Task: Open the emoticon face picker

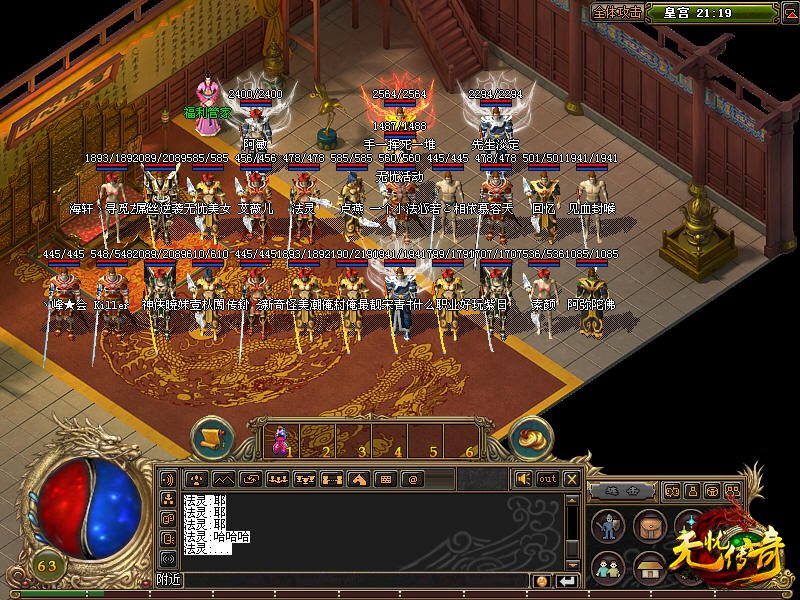Action: pos(541,580)
